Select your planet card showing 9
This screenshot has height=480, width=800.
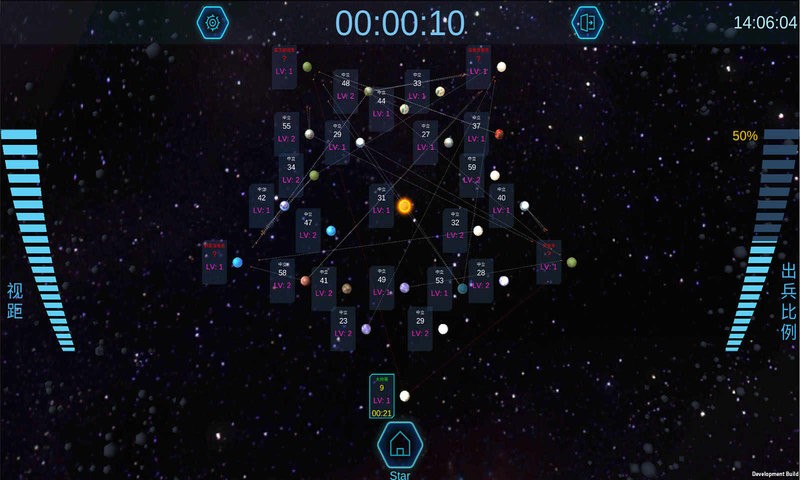(382, 396)
